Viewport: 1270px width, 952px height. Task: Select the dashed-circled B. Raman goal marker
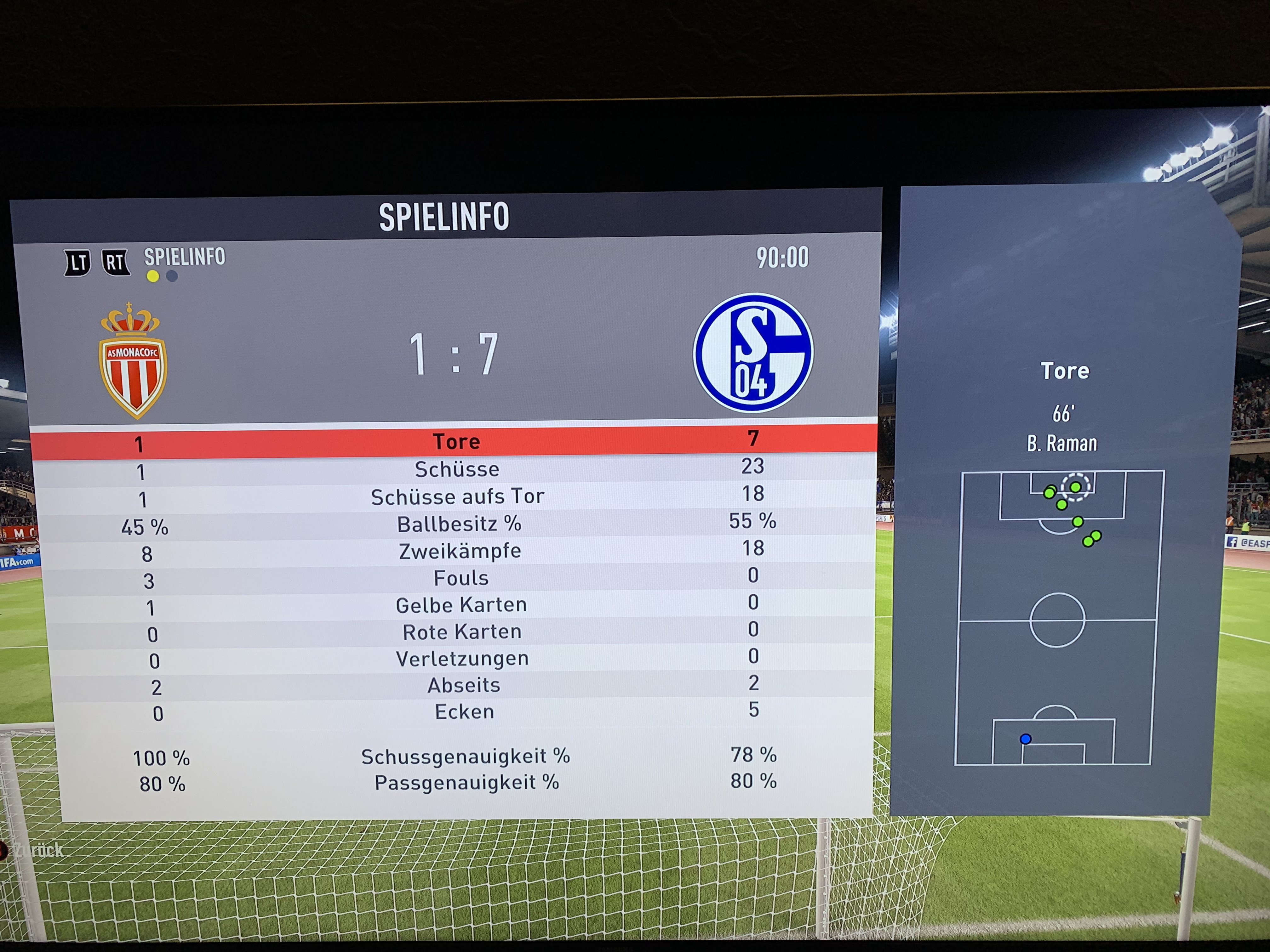tap(1075, 487)
